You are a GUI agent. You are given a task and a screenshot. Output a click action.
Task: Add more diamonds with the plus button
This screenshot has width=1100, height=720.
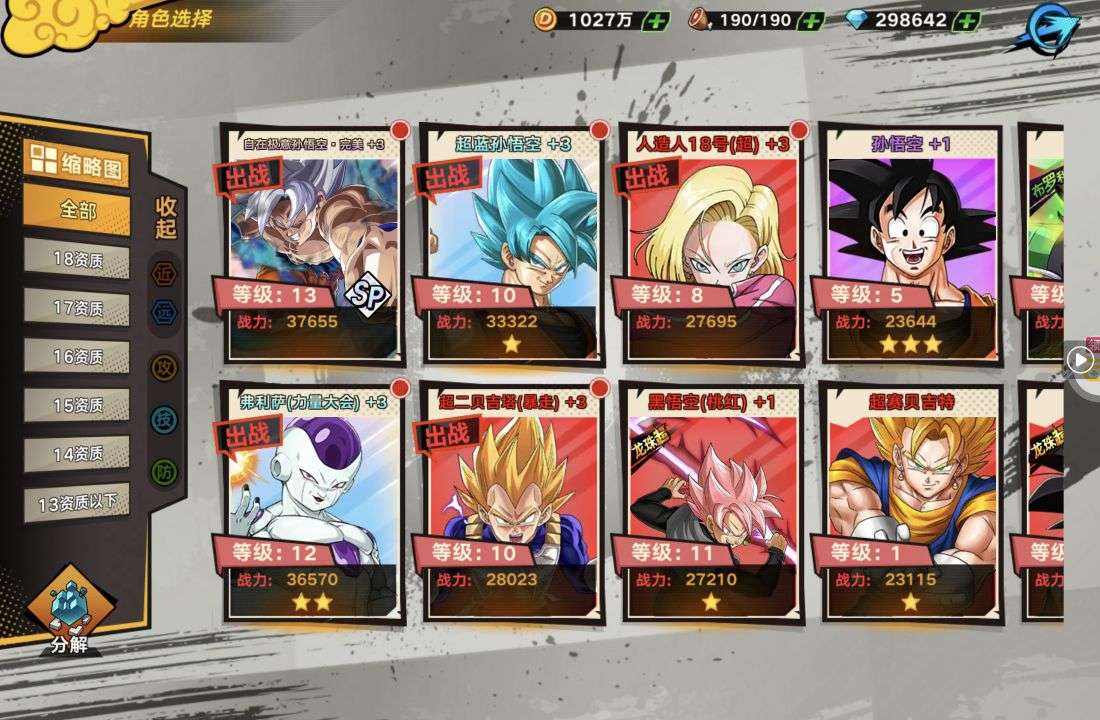[966, 20]
